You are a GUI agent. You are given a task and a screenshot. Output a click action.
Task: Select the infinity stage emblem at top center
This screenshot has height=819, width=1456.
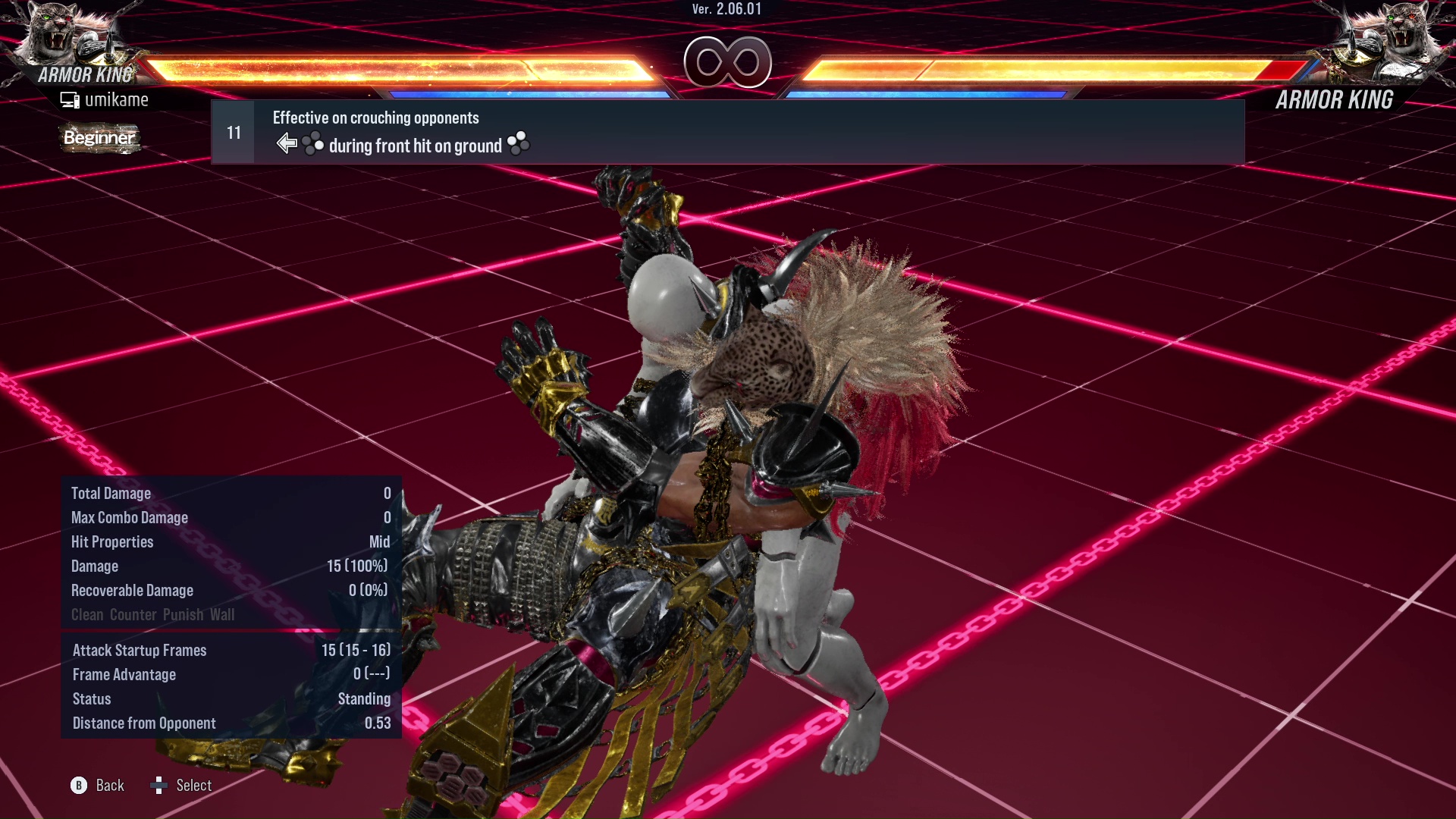(726, 64)
